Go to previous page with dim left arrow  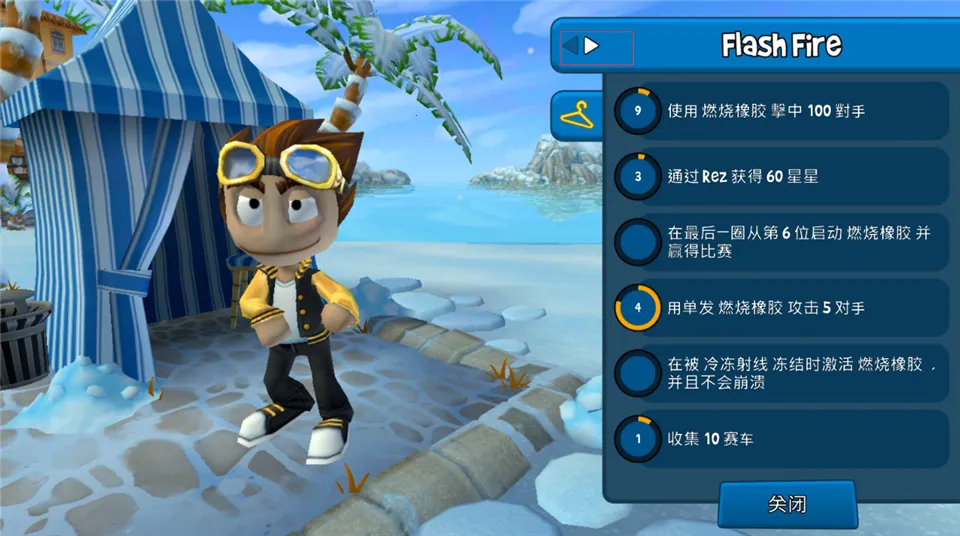(x=570, y=45)
